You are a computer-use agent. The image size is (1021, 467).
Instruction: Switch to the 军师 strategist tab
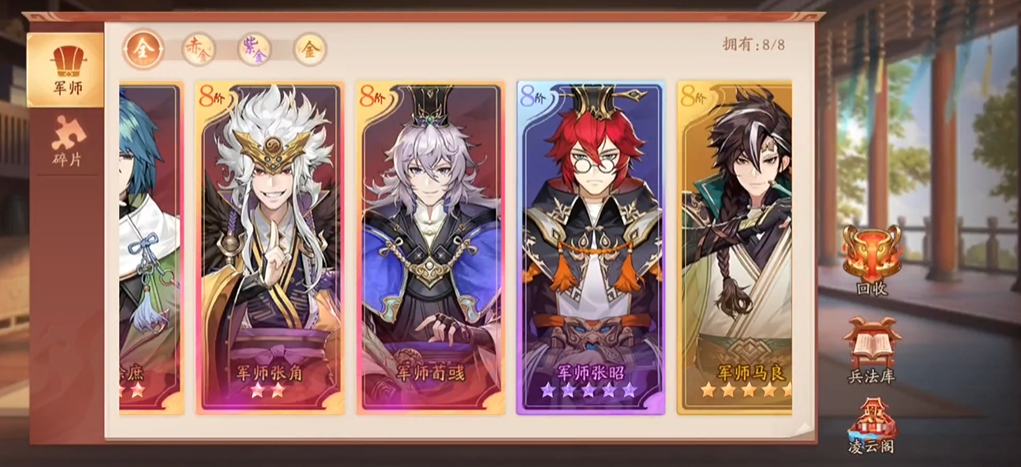pyautogui.click(x=67, y=69)
